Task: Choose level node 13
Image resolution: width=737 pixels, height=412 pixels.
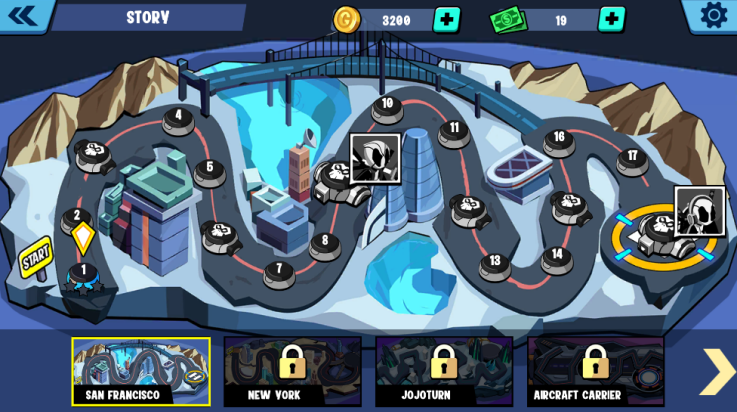Action: (x=495, y=264)
